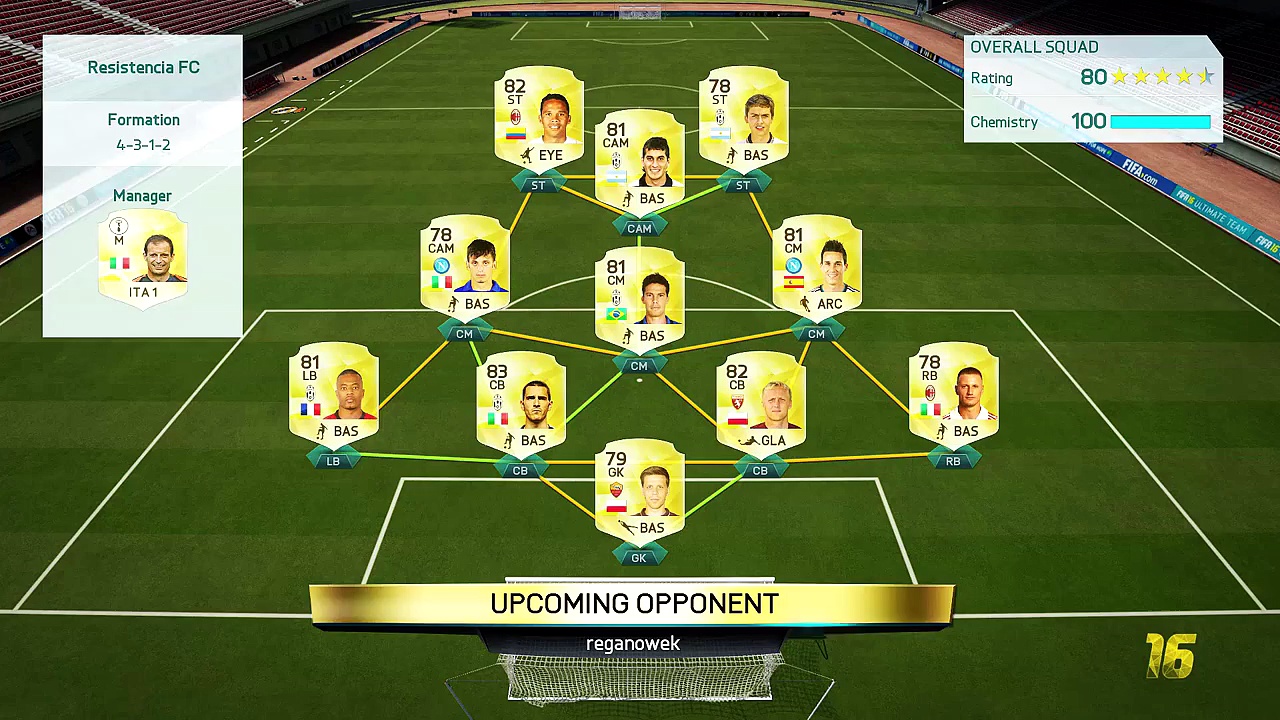Choose the 78-rated striker card

(x=743, y=119)
